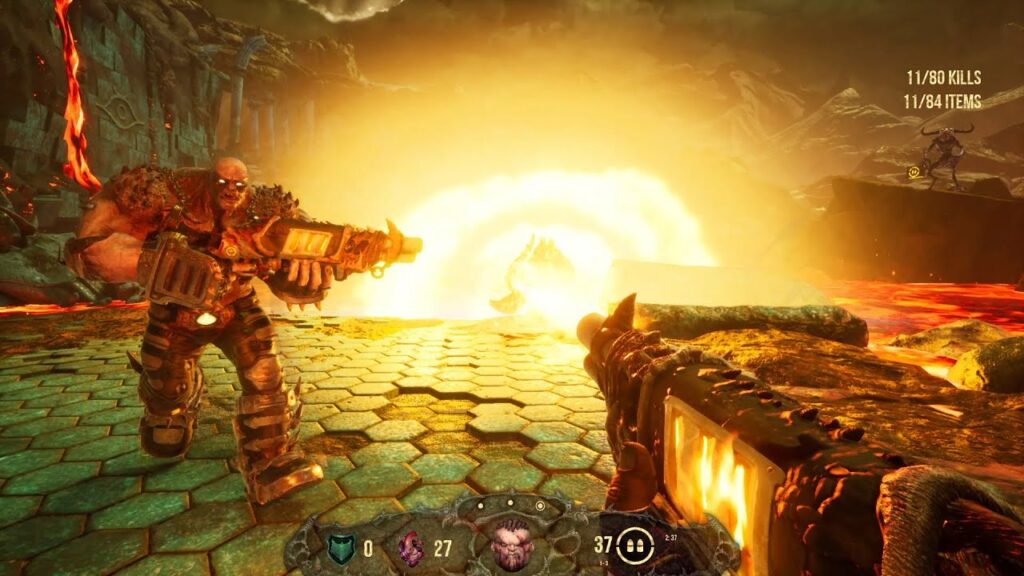Click the shotgun shells ammo icon
The width and height of the screenshot is (1024, 576).
click(632, 546)
